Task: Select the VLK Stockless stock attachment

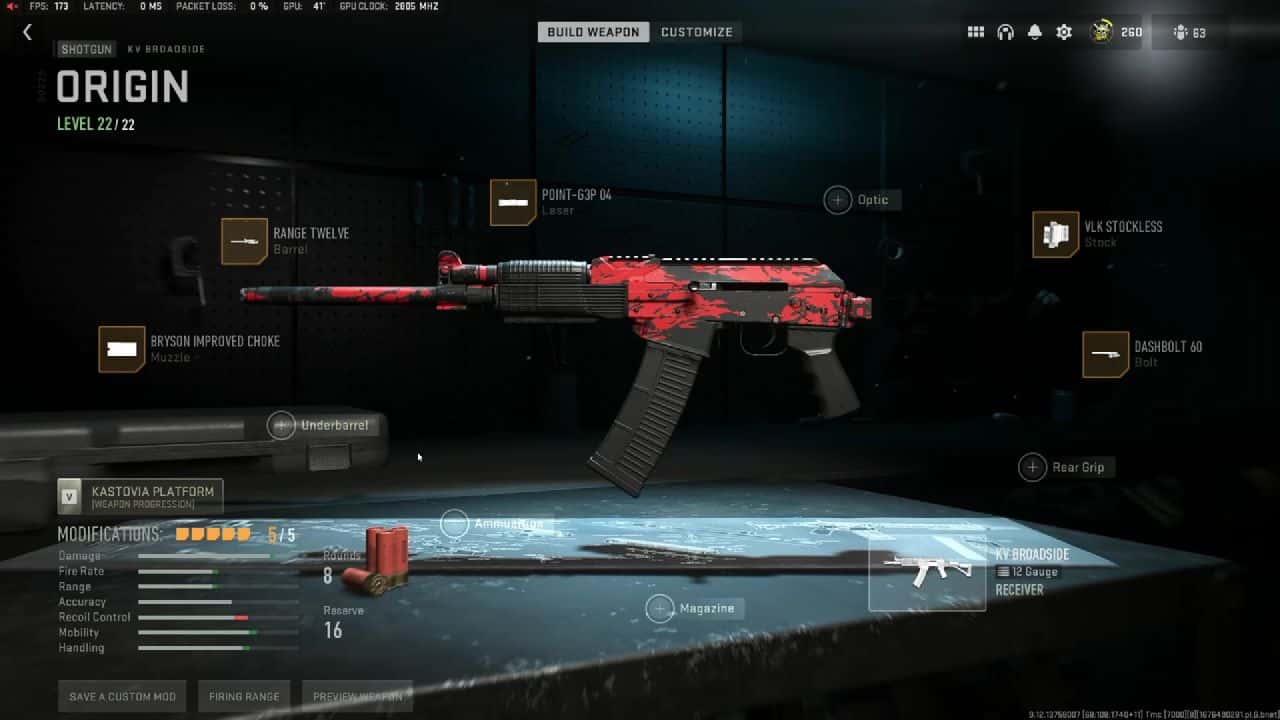Action: coord(1055,235)
